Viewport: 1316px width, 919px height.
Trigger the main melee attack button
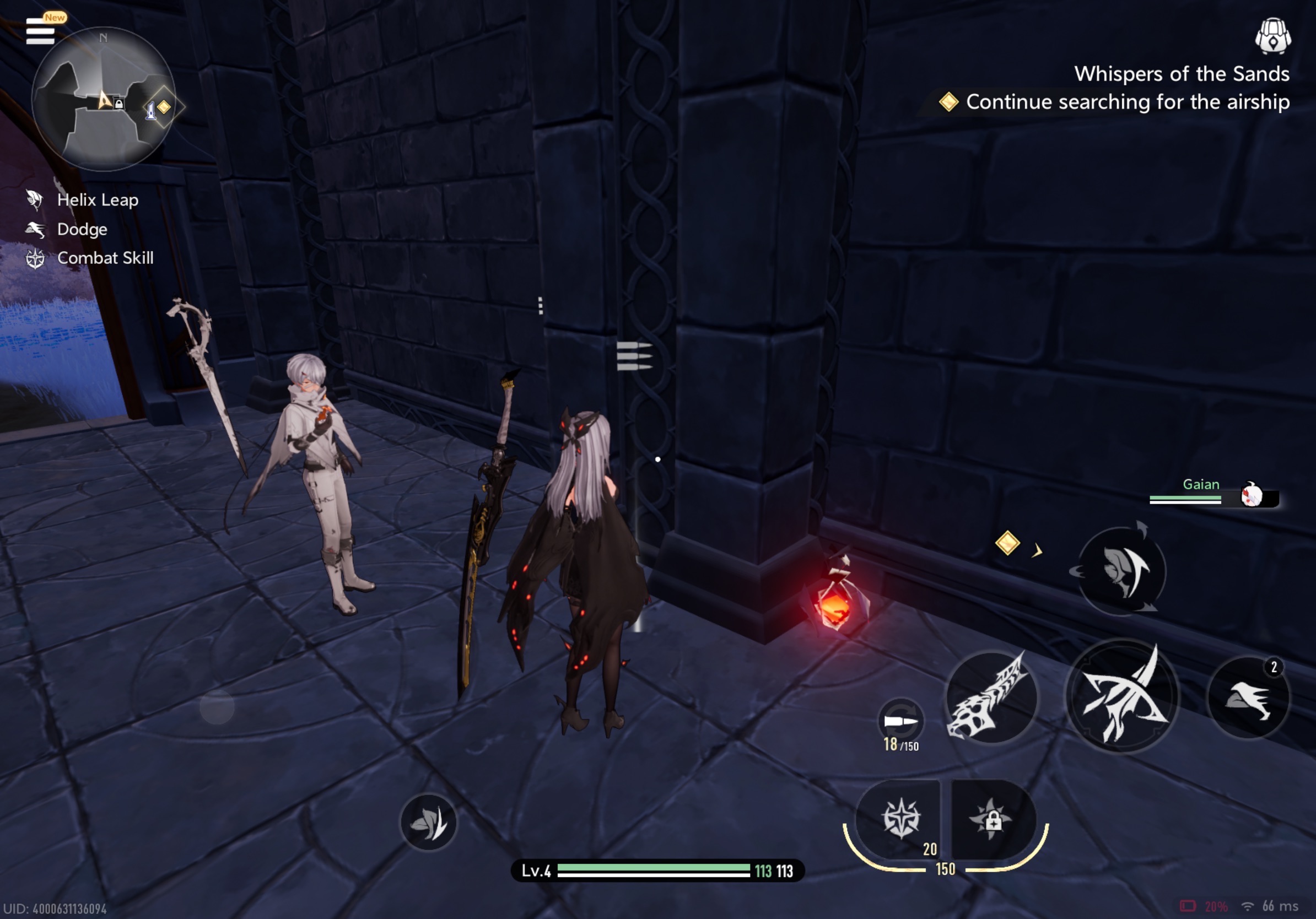tap(1121, 696)
